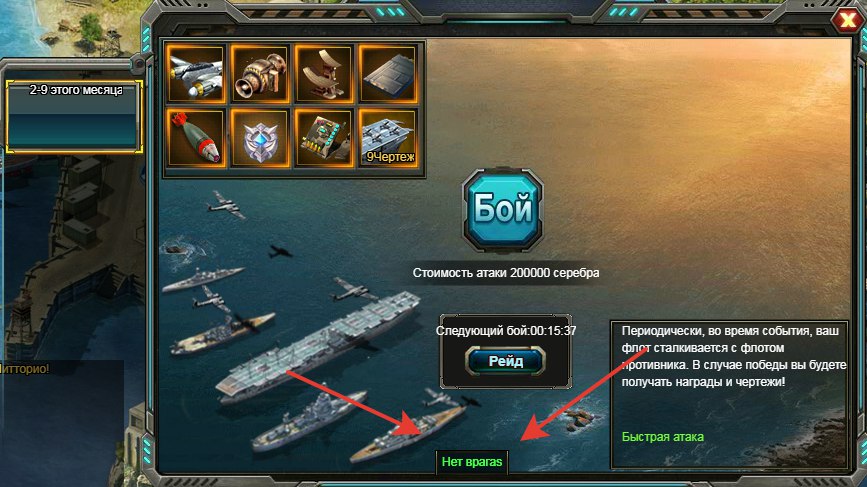
Task: Launch a raid with the Рейд button
Action: tap(506, 361)
